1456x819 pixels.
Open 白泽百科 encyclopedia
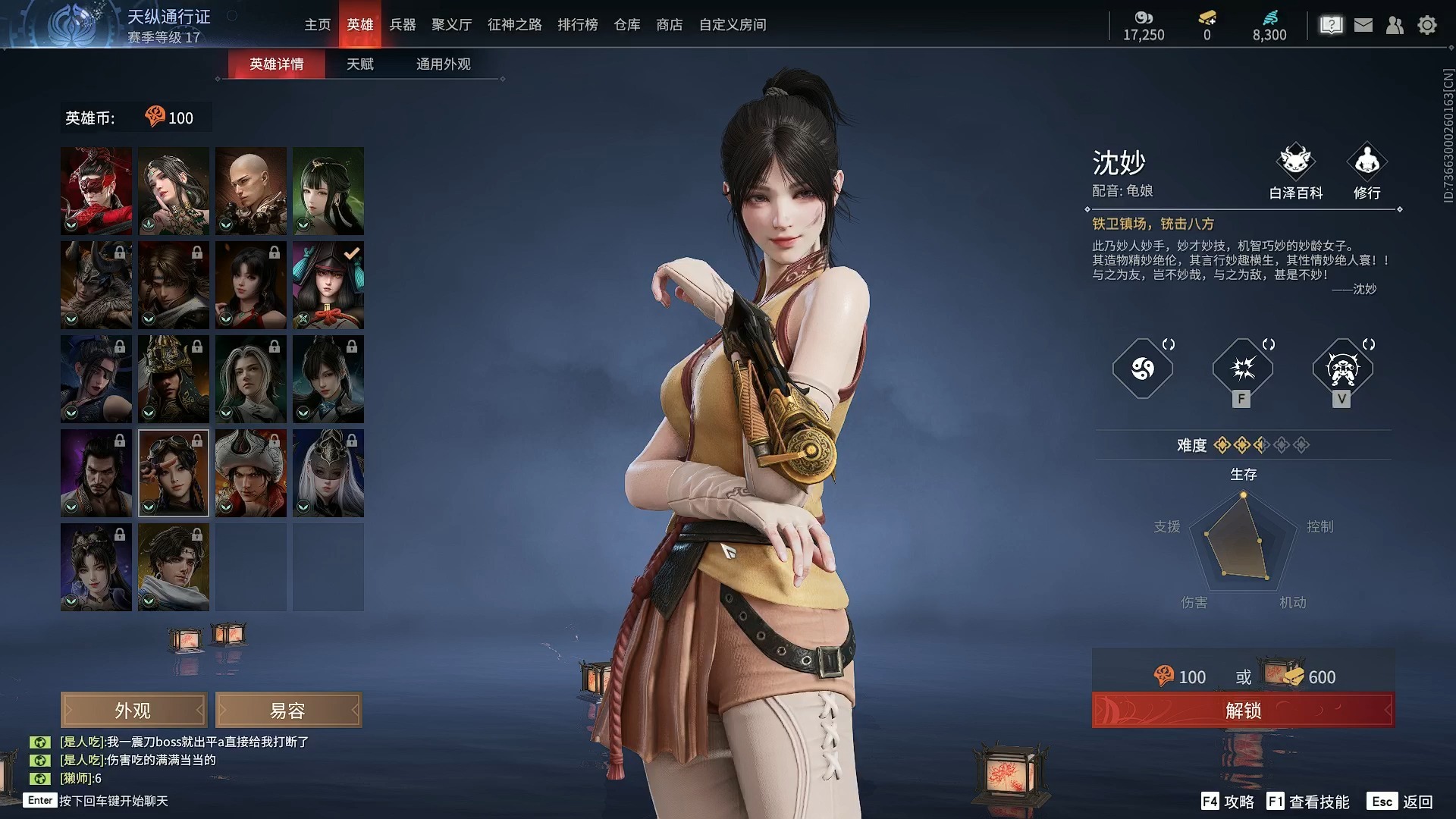click(1296, 171)
